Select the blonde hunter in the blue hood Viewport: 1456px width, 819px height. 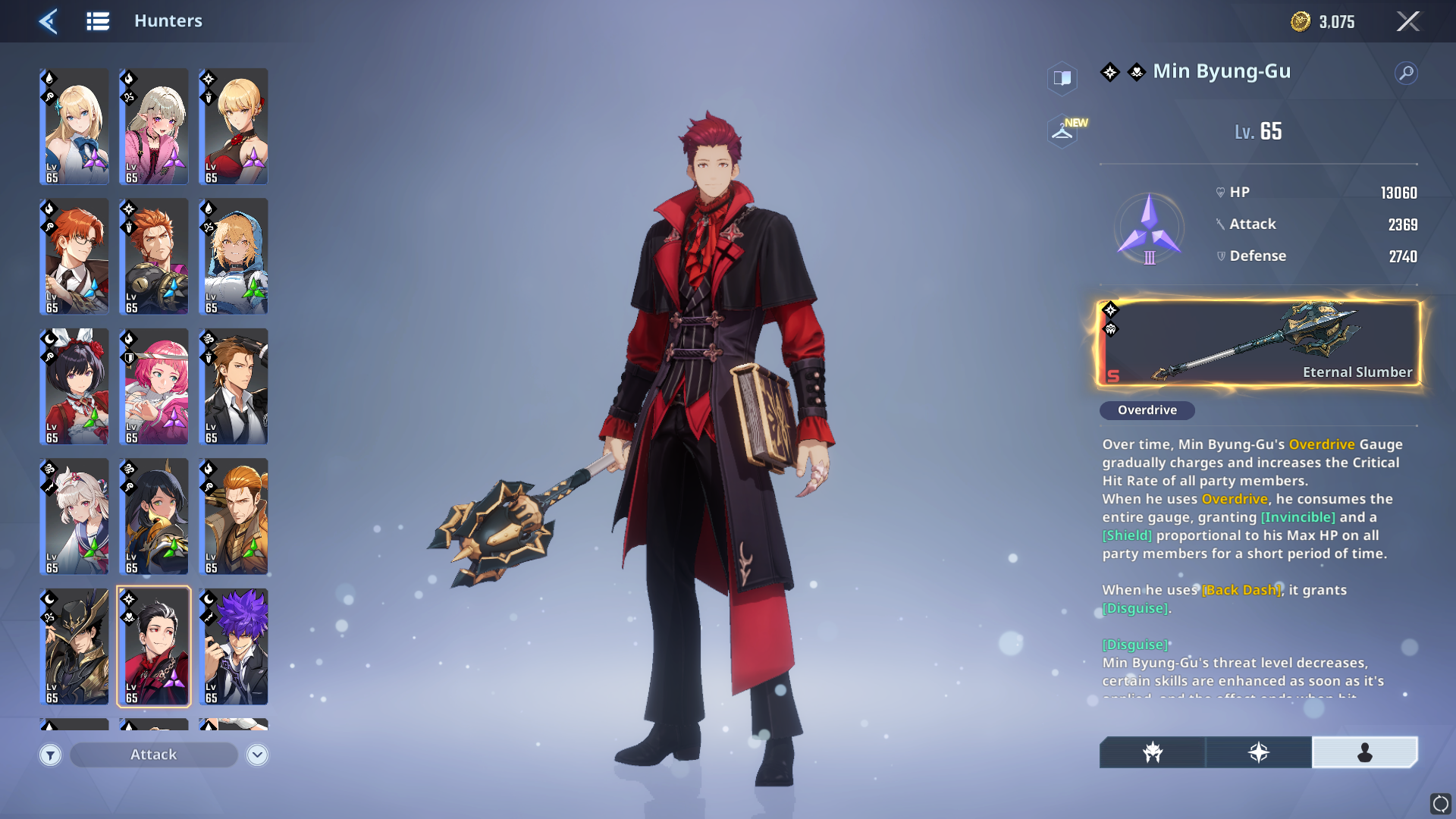pyautogui.click(x=234, y=256)
